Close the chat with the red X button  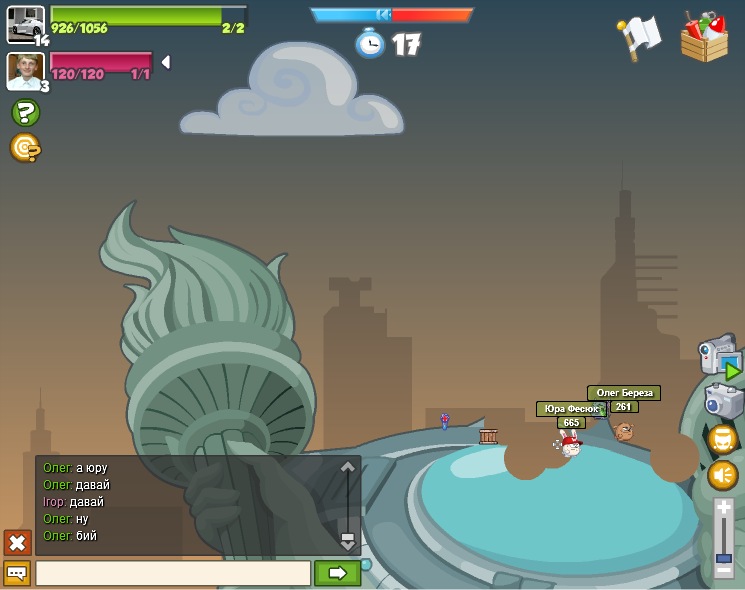pyautogui.click(x=17, y=542)
